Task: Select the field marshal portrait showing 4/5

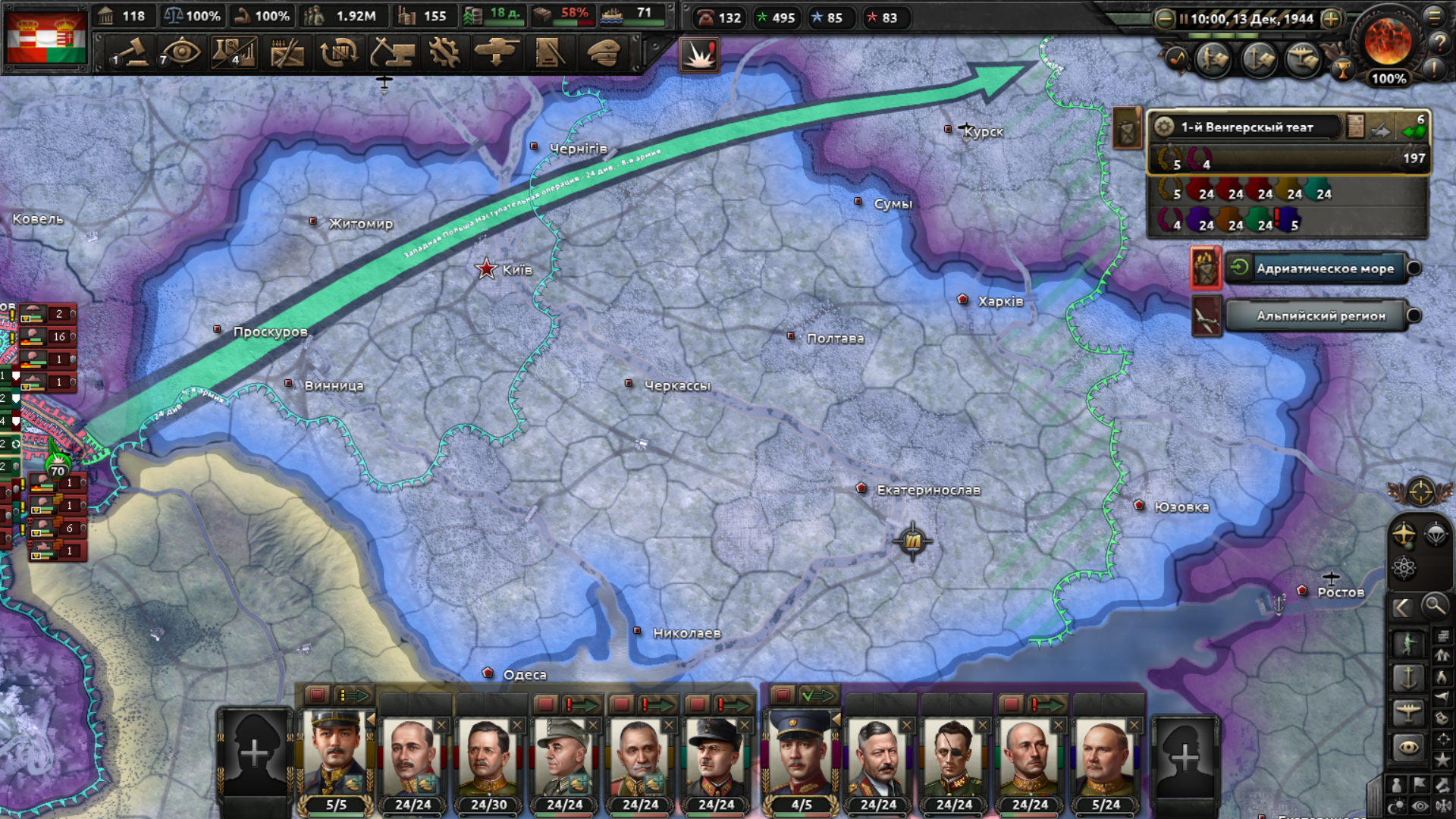Action: pyautogui.click(x=801, y=758)
